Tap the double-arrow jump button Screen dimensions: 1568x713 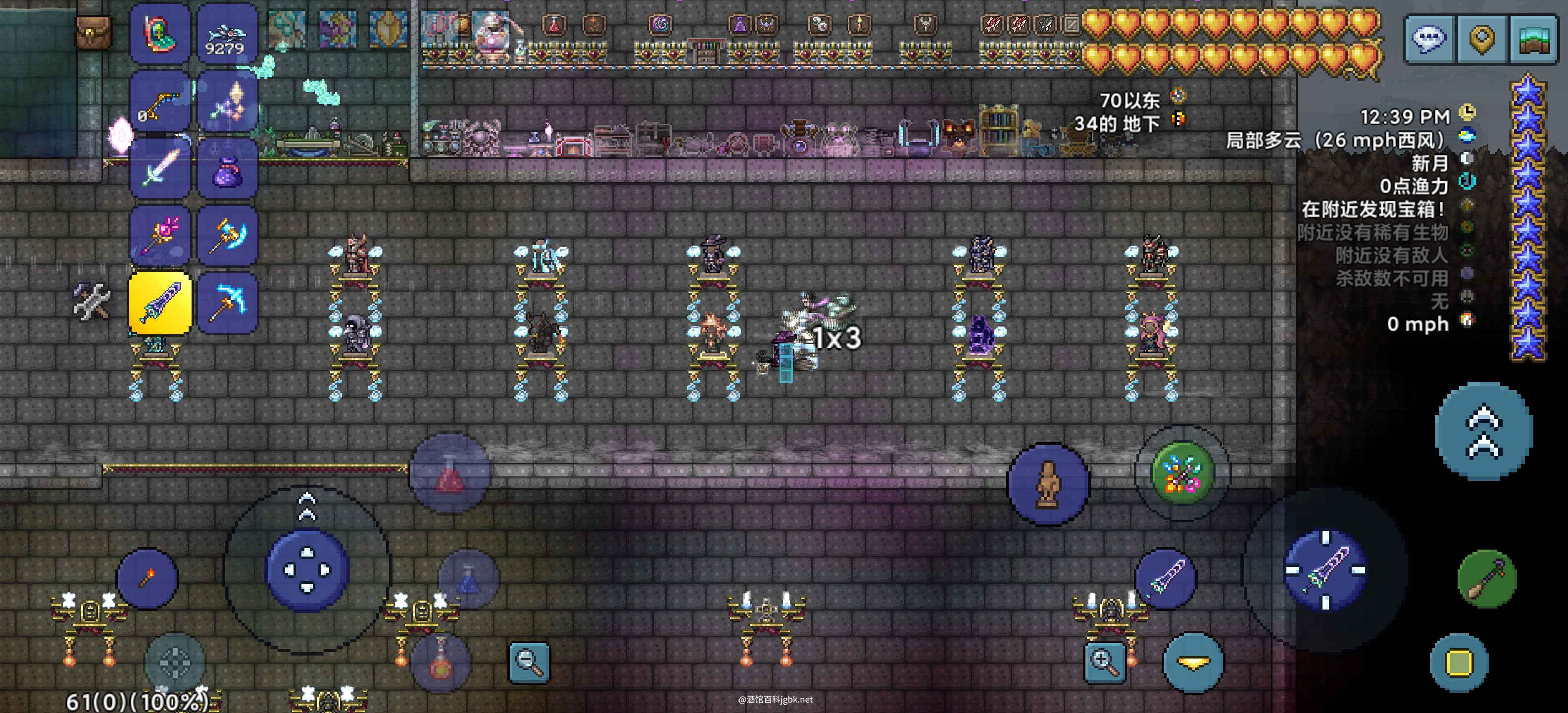pyautogui.click(x=1484, y=431)
